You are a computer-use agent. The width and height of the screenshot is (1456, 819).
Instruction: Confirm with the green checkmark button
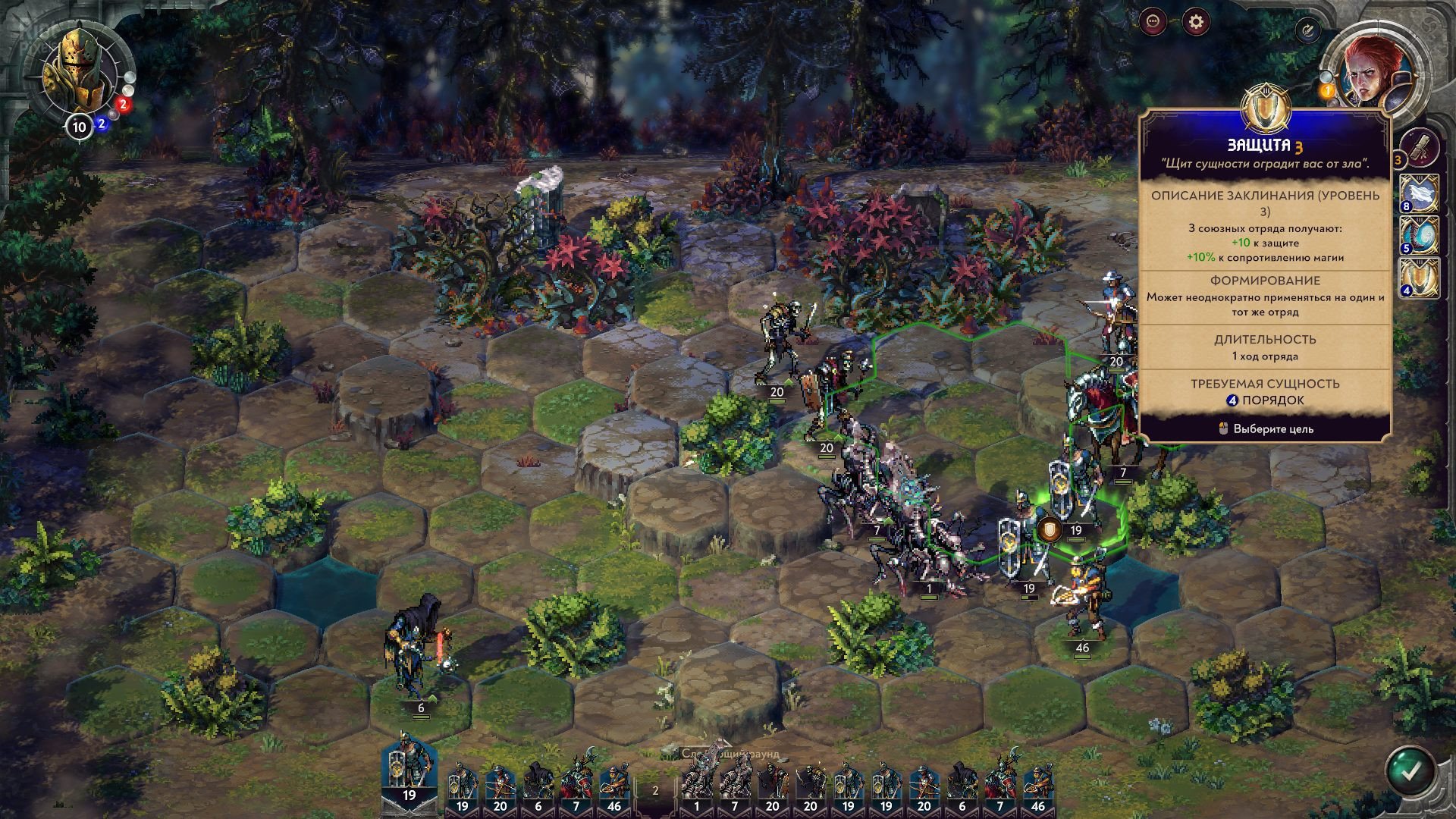point(1410,772)
